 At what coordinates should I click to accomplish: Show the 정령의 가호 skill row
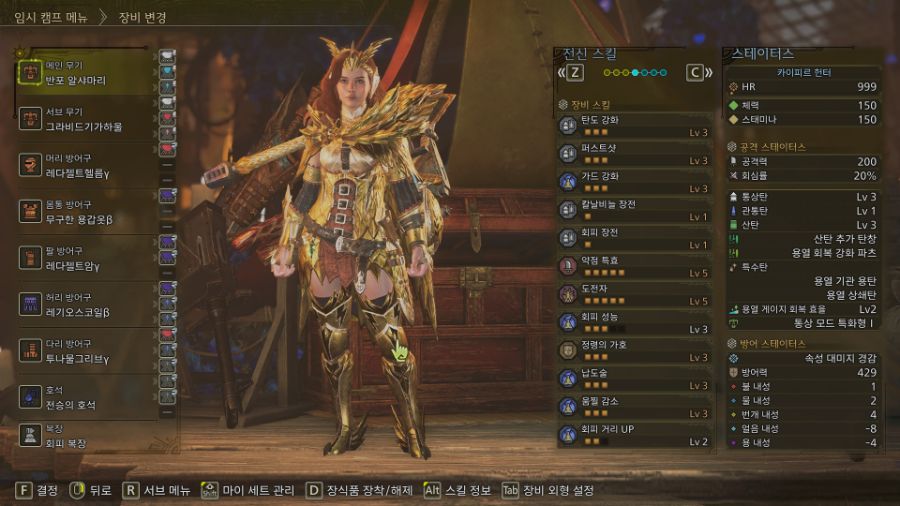(x=635, y=350)
